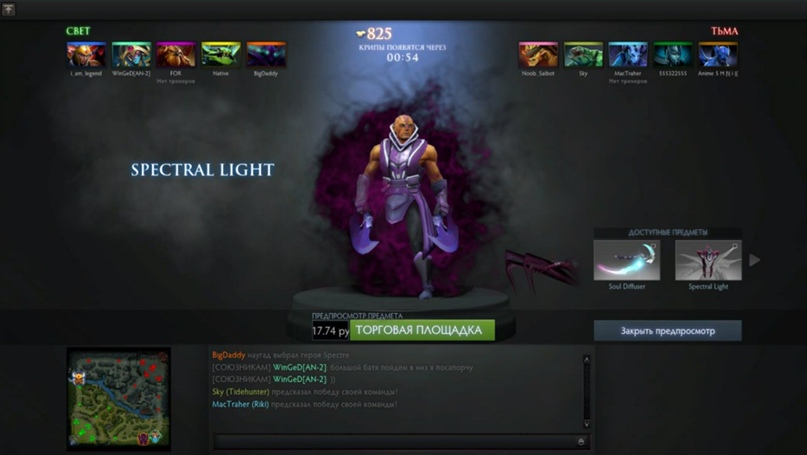Close the preview with Закрыть предпросмотр
Viewport: 807px width, 455px height.
click(667, 330)
